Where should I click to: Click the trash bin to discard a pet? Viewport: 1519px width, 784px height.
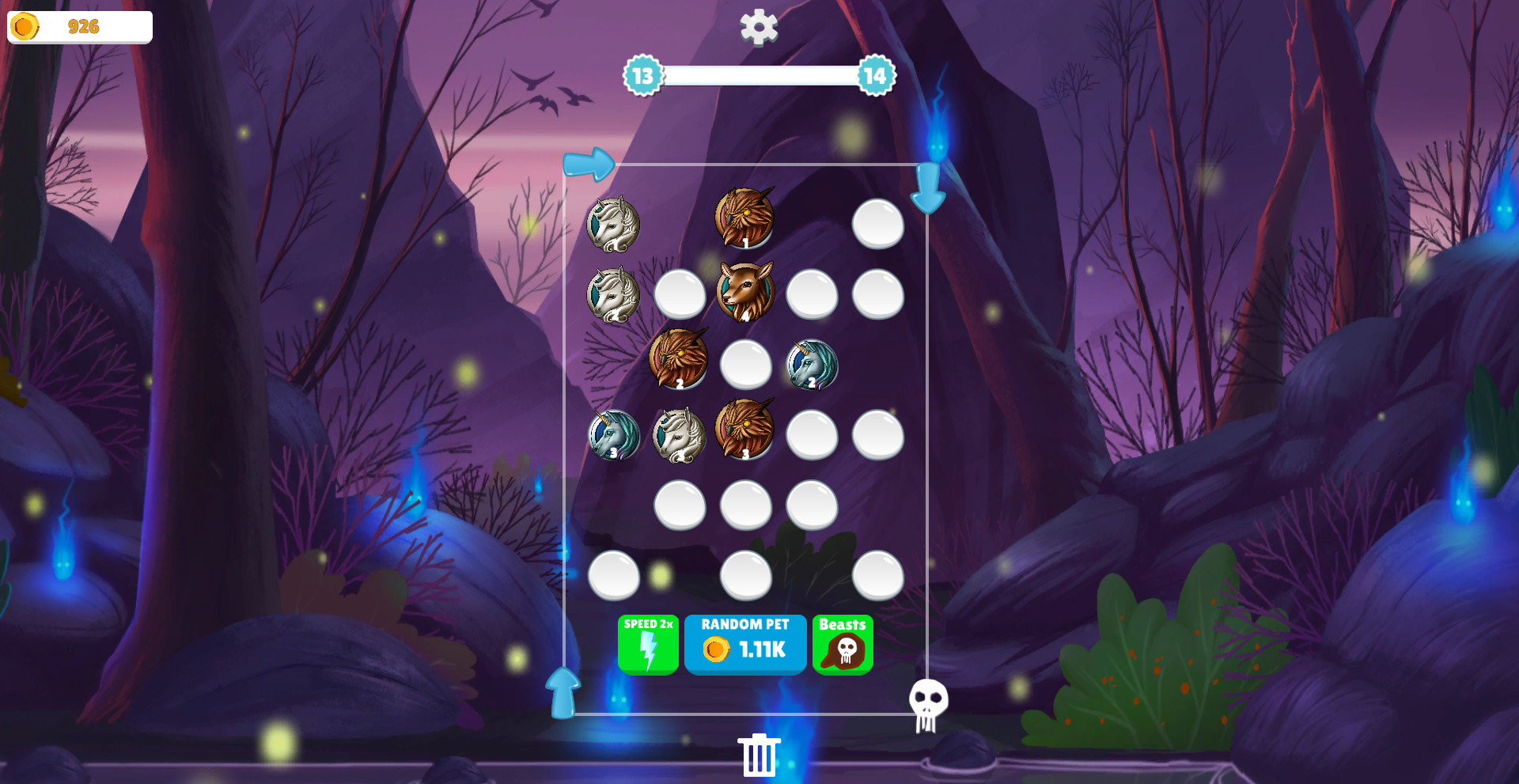click(758, 754)
